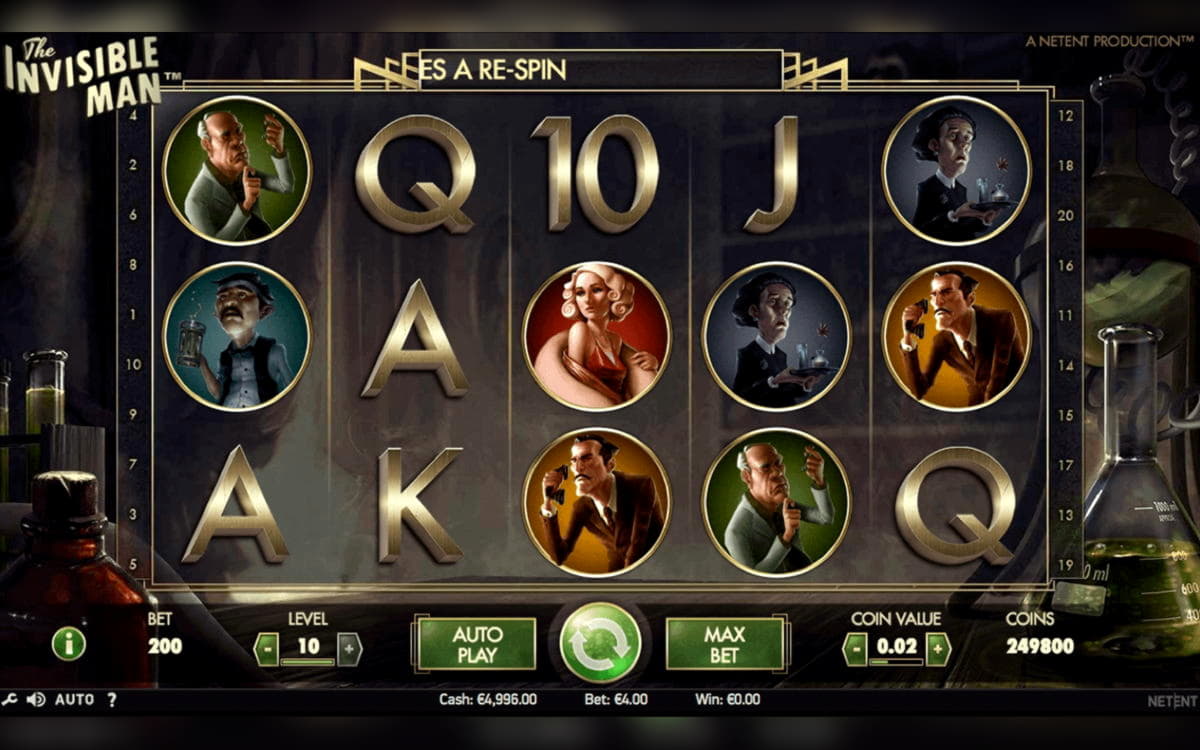Lower the coin value
This screenshot has height=750, width=1200.
tap(855, 649)
